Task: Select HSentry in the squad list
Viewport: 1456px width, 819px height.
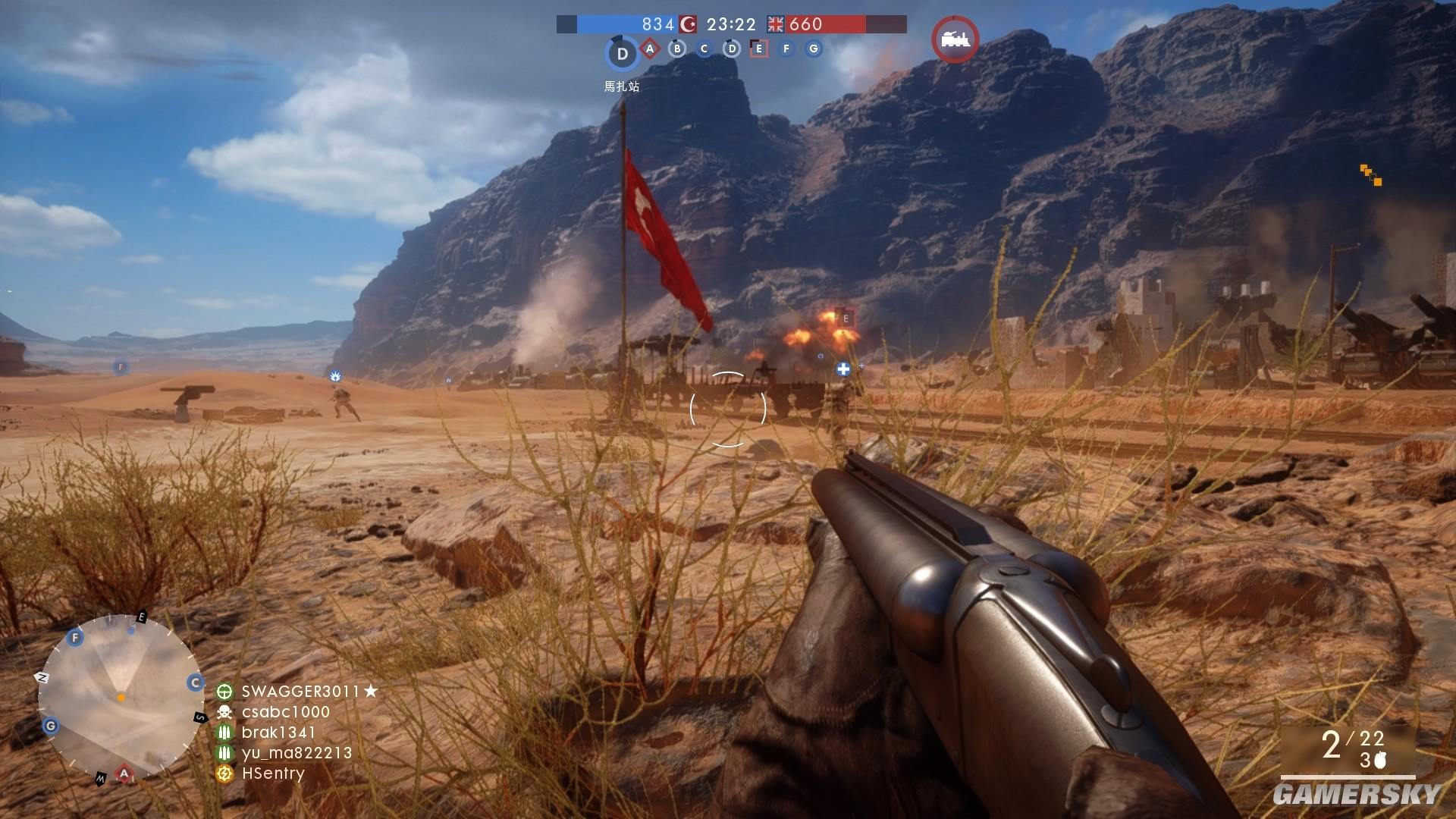Action: (272, 773)
